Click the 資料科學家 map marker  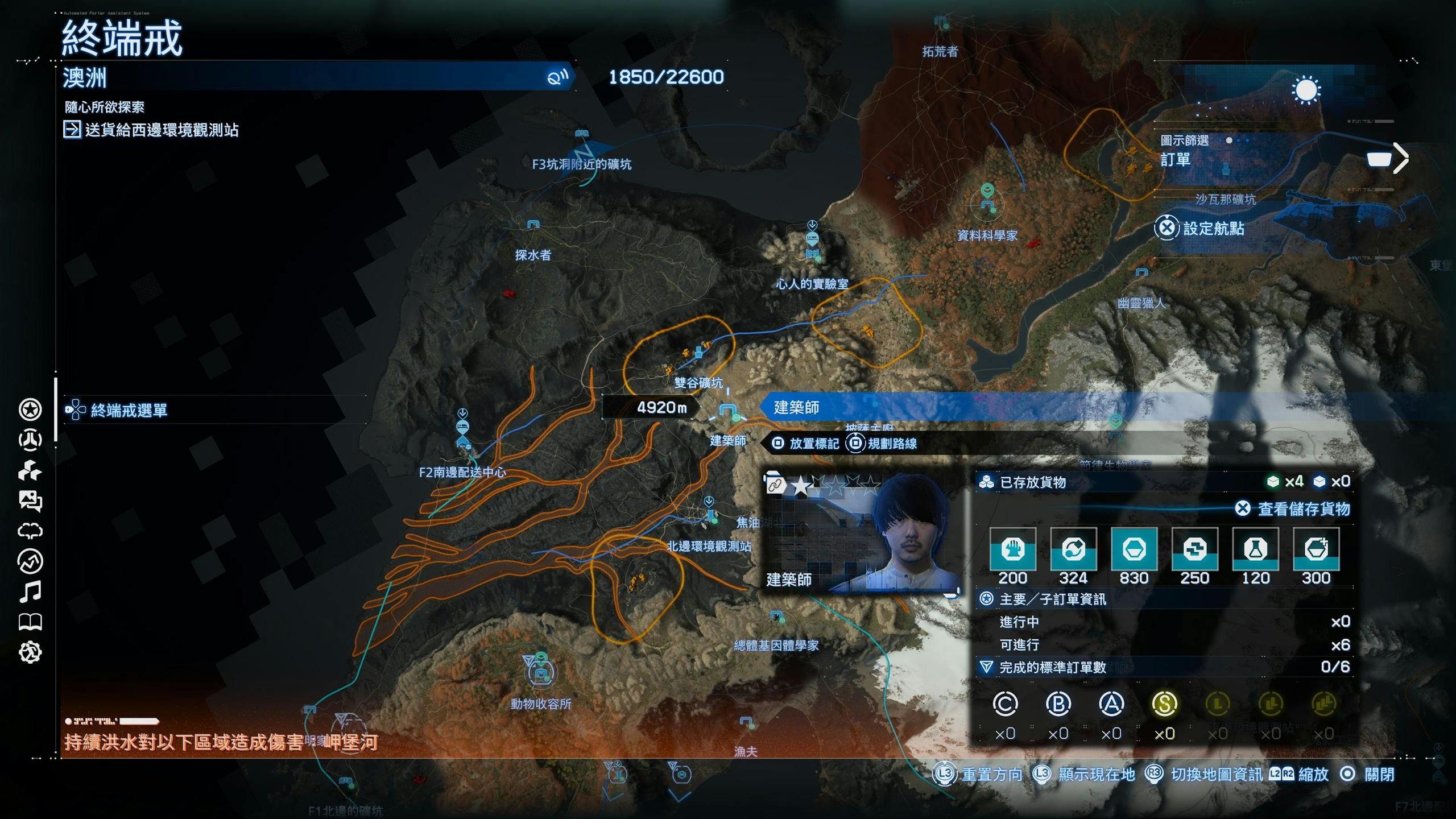pyautogui.click(x=988, y=205)
